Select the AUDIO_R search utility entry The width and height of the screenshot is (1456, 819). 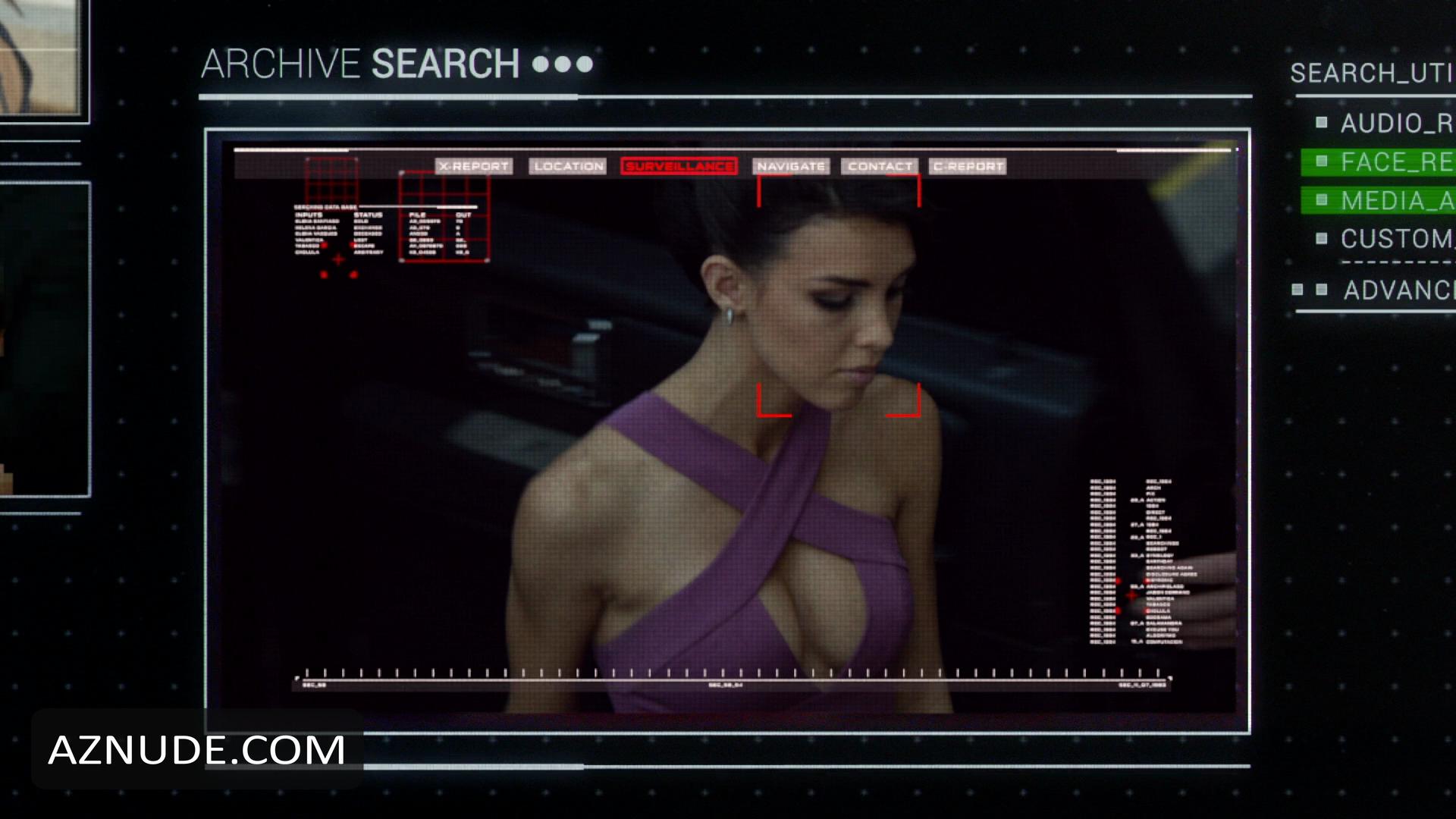(x=1394, y=123)
